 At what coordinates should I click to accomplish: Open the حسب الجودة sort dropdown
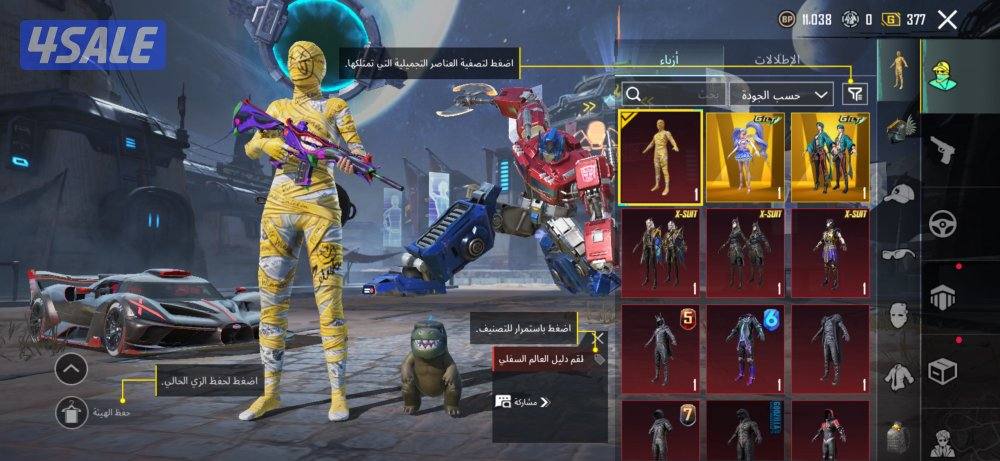780,94
